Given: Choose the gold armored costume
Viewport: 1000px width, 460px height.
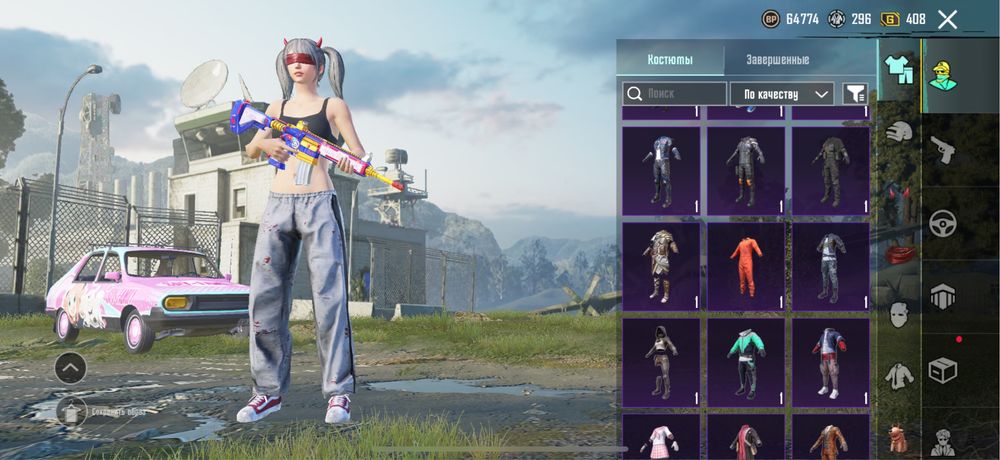Looking at the screenshot, I should tap(661, 266).
